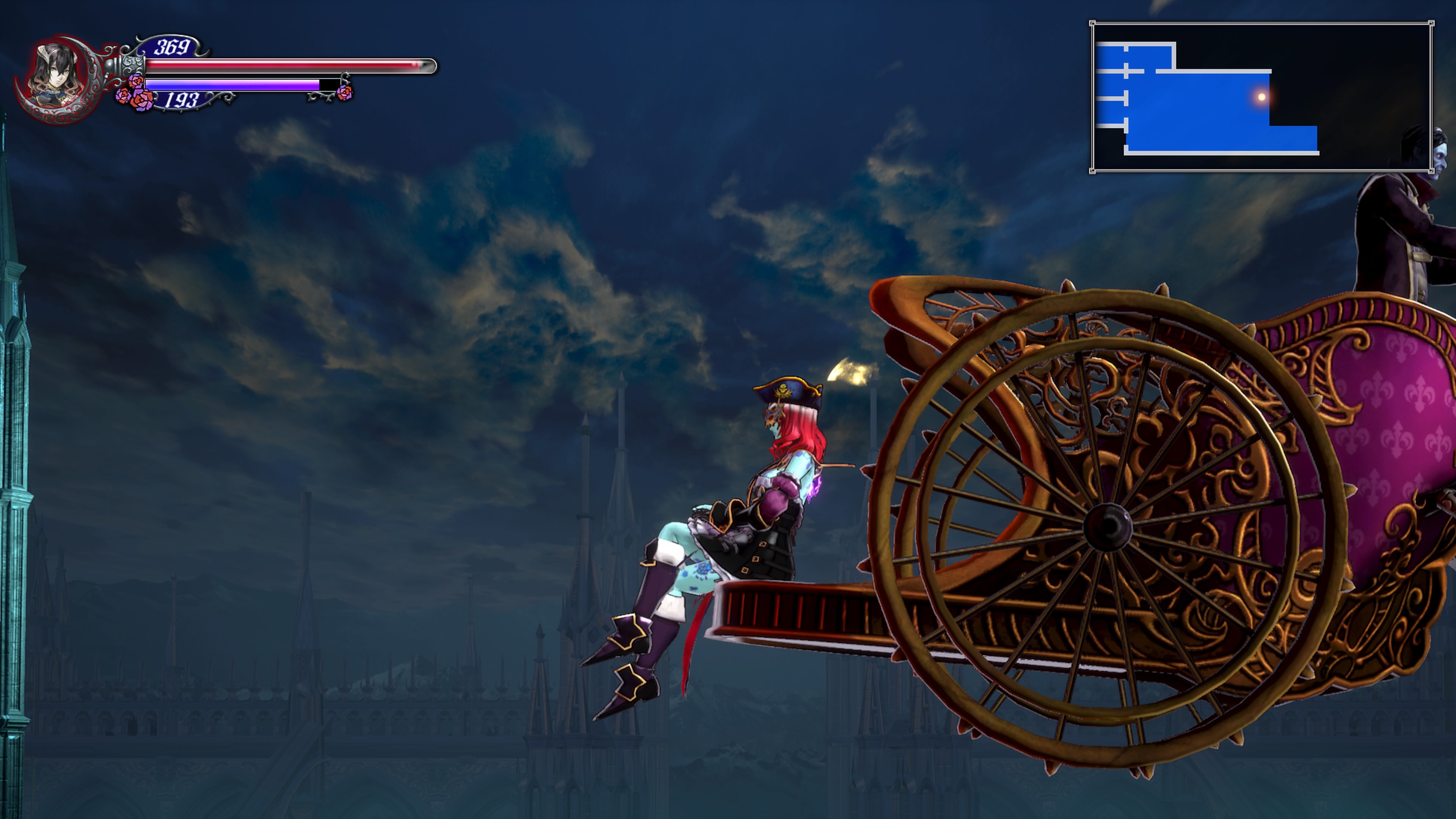Select the glowing player marker on minimap

coord(1261,97)
